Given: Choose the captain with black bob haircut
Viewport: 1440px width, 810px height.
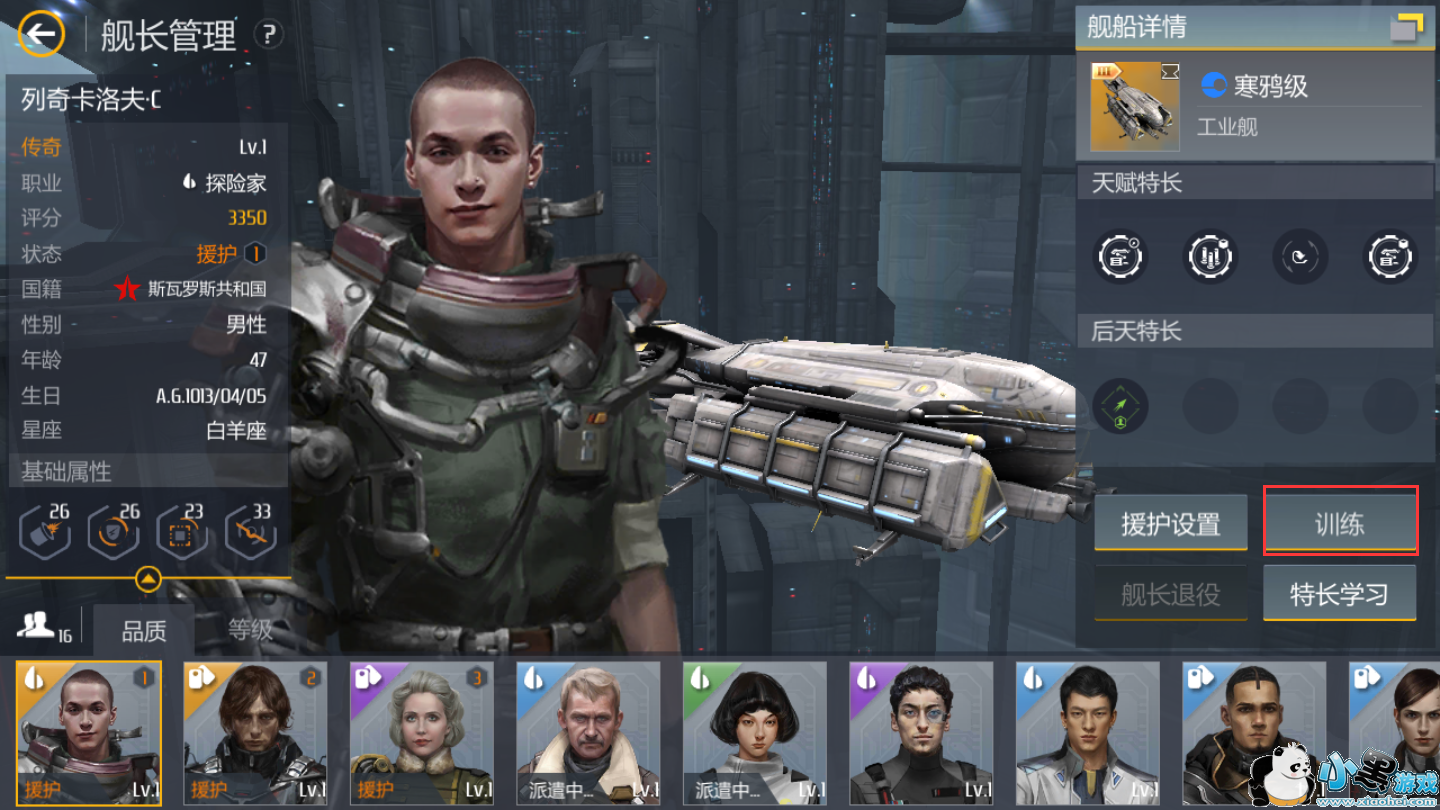Looking at the screenshot, I should tap(754, 733).
